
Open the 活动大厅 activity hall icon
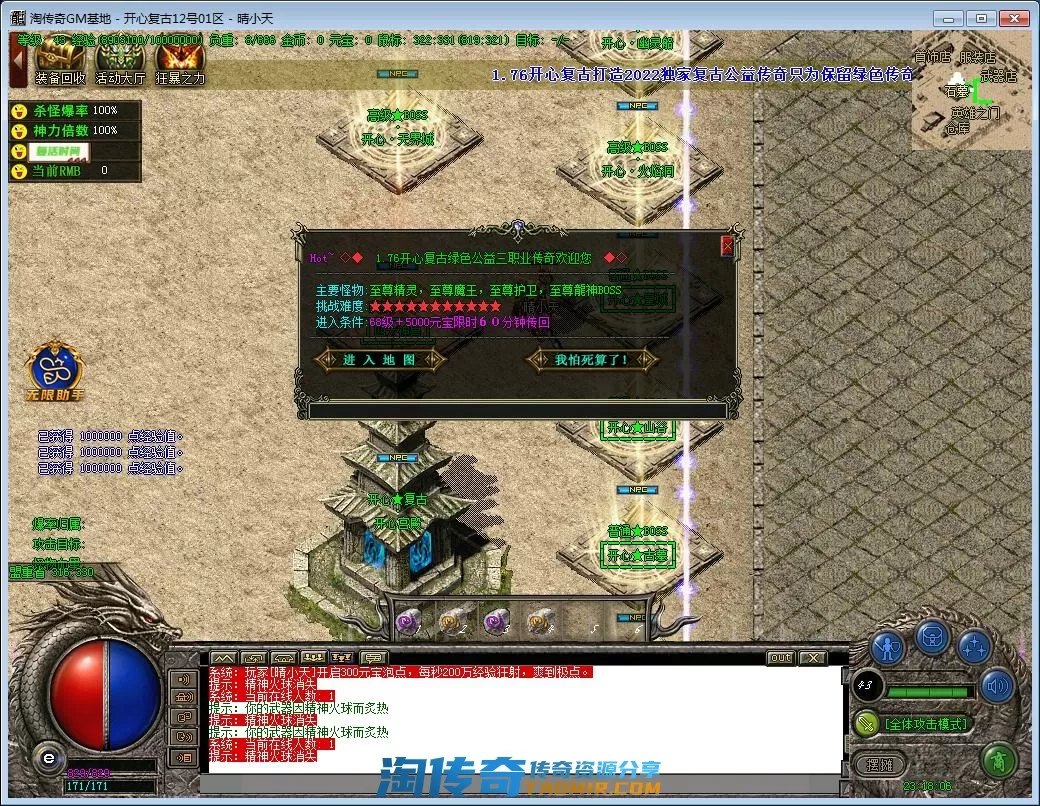click(x=120, y=62)
